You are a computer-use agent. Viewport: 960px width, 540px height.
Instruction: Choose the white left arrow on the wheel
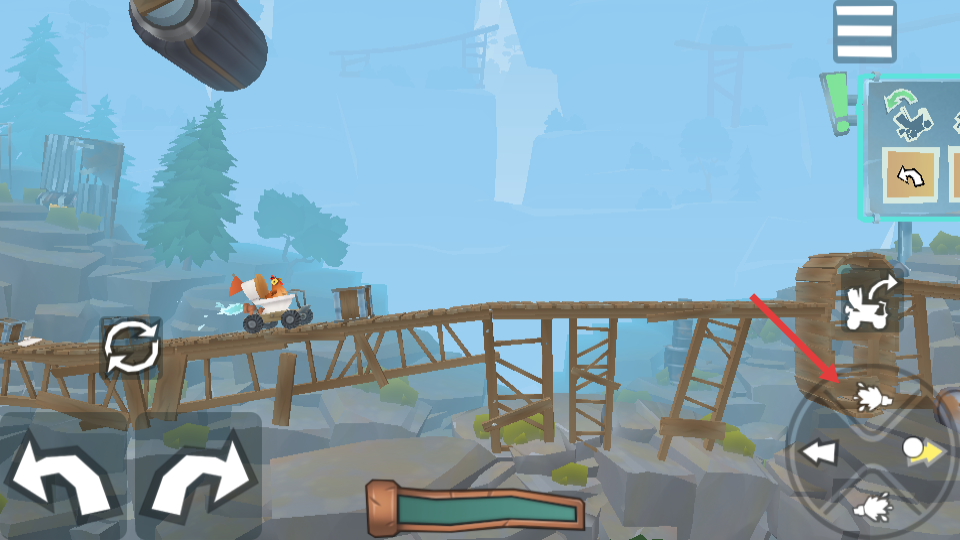pos(819,453)
